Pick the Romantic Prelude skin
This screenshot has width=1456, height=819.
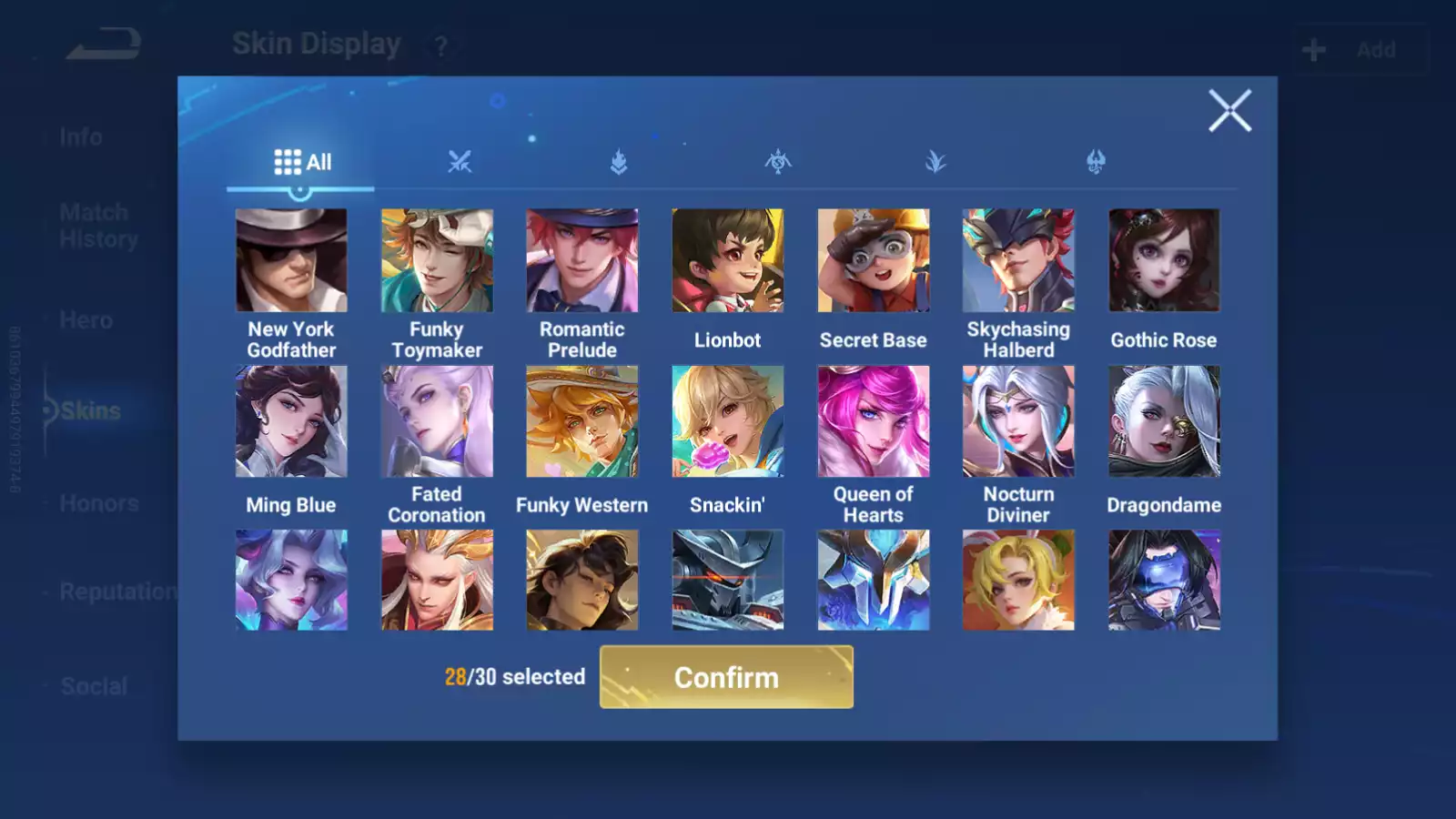(582, 261)
